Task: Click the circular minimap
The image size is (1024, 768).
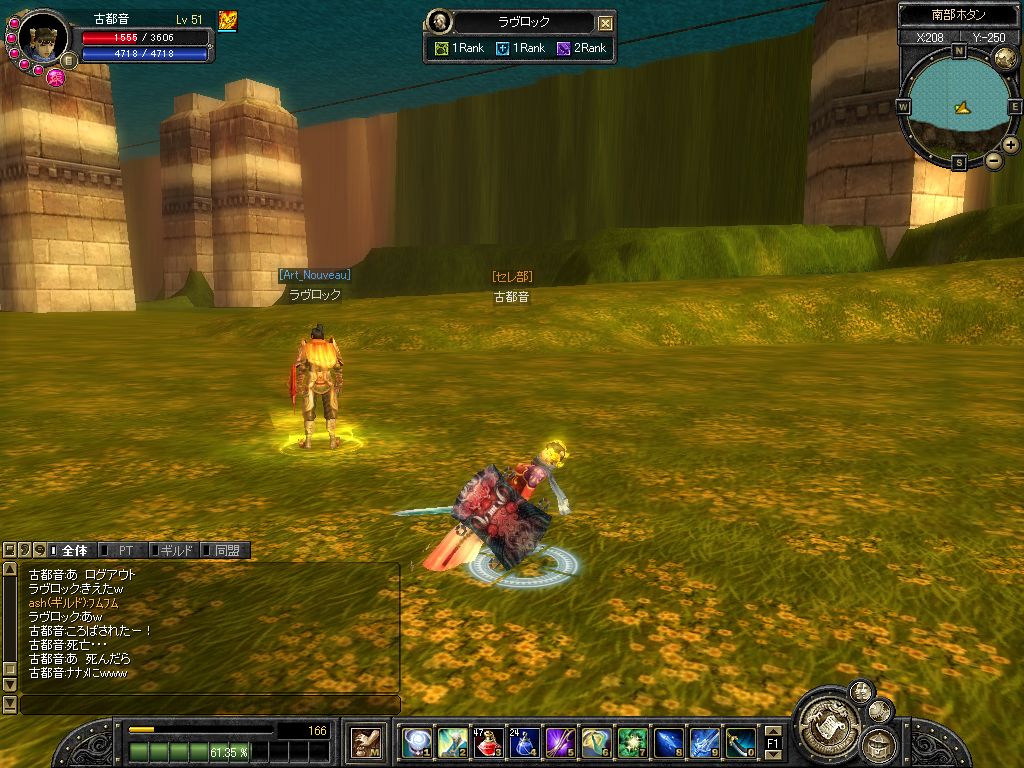Action: coord(959,105)
